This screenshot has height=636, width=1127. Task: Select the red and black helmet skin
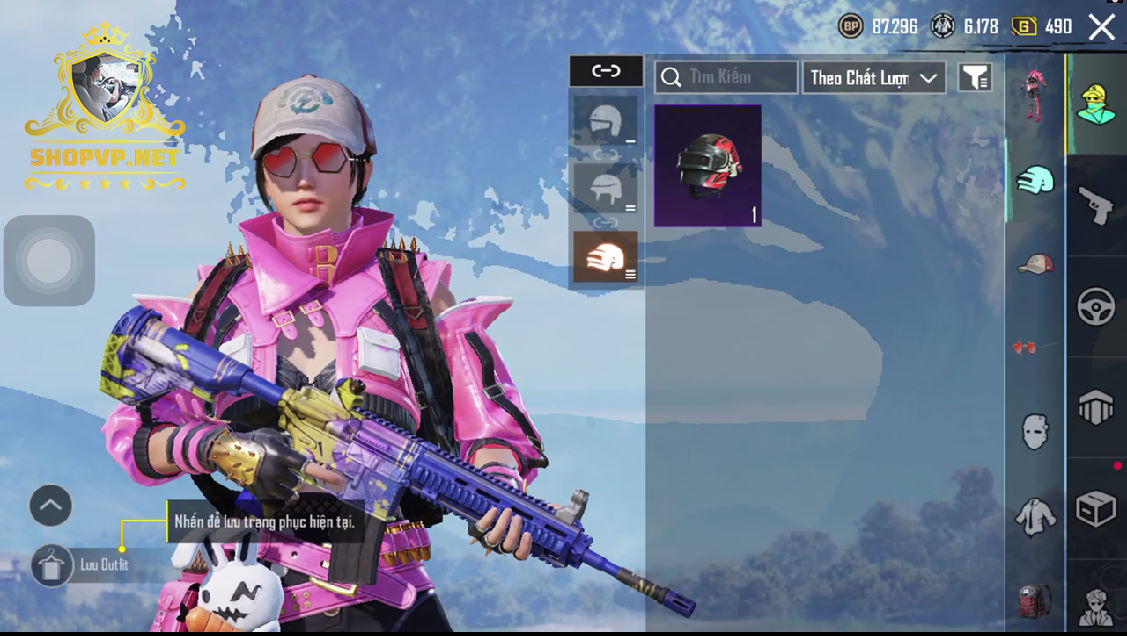pyautogui.click(x=708, y=166)
